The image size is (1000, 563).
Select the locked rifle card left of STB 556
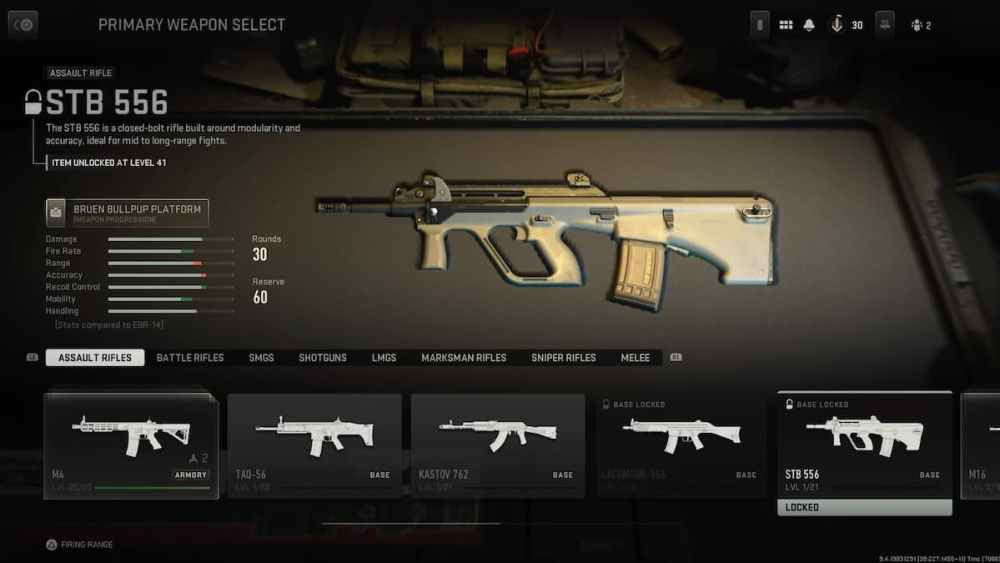(681, 445)
